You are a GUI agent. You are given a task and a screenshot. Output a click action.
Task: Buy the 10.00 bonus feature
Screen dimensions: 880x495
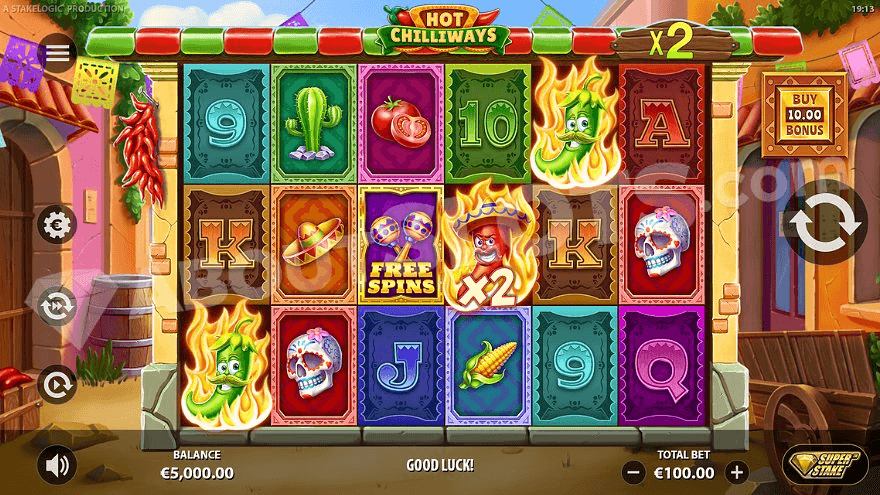pyautogui.click(x=804, y=115)
